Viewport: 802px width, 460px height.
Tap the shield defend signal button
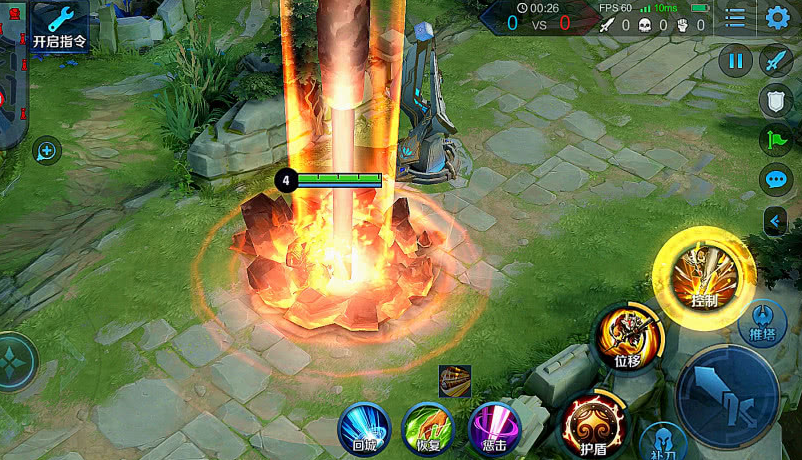(x=777, y=100)
